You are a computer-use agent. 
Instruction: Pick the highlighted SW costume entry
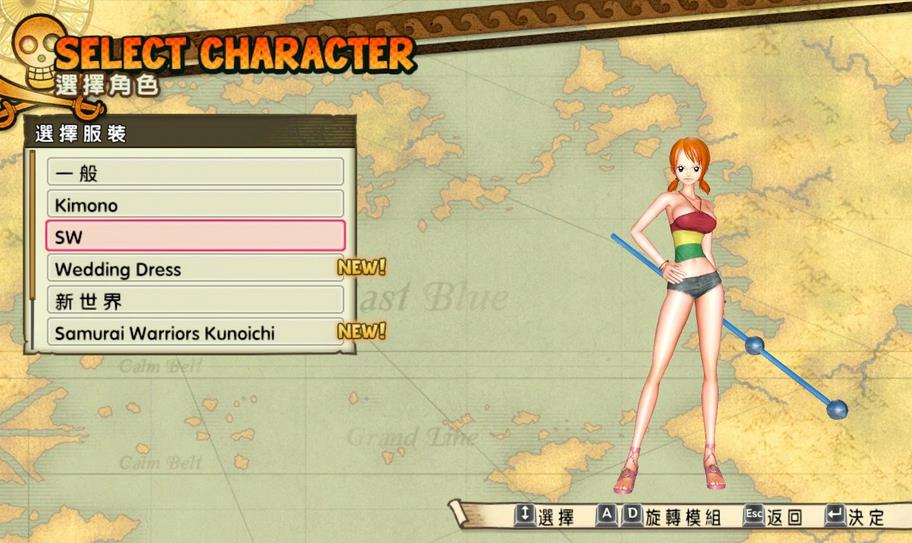click(195, 236)
